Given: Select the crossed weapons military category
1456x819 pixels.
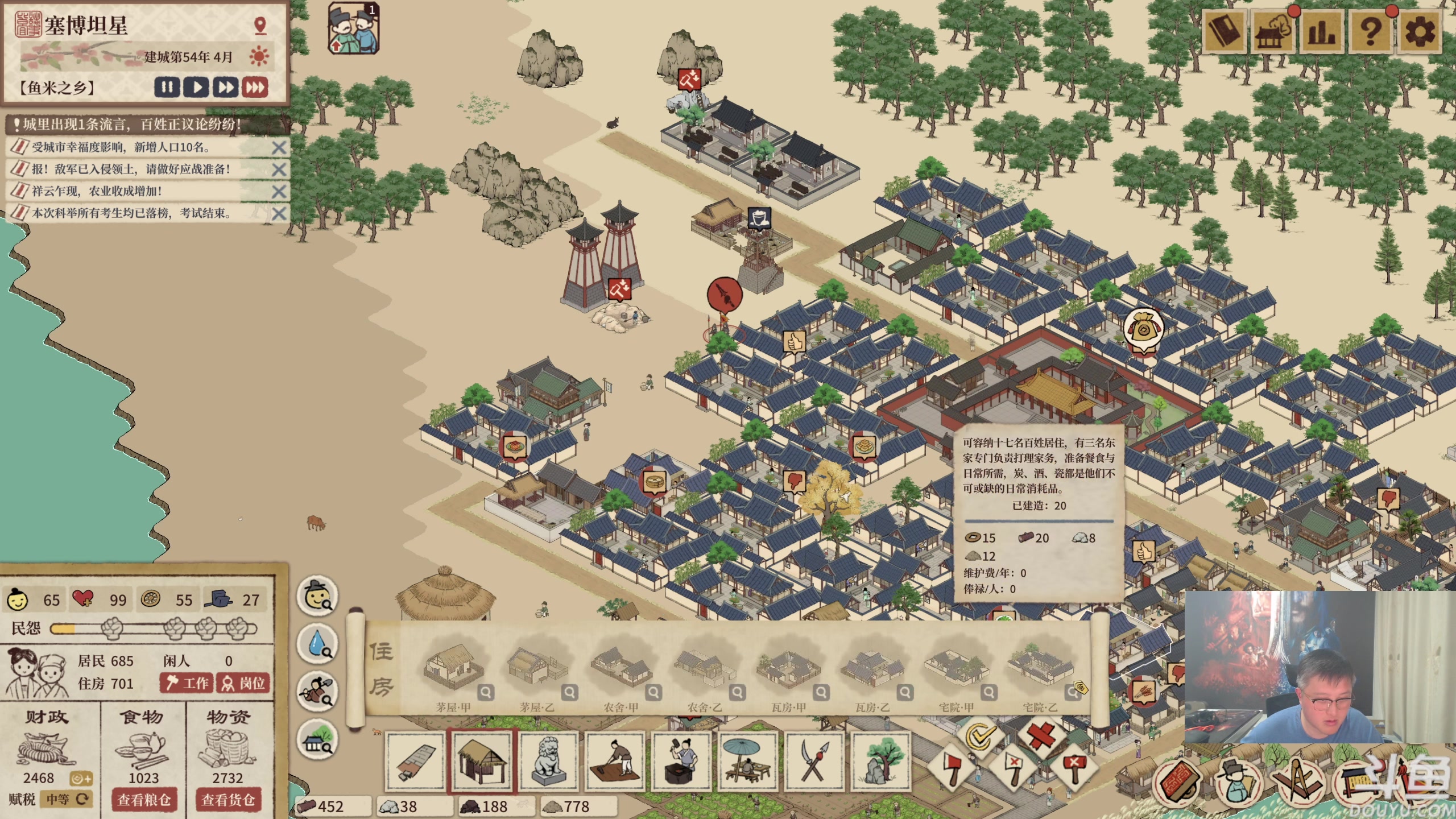Looking at the screenshot, I should (x=814, y=761).
